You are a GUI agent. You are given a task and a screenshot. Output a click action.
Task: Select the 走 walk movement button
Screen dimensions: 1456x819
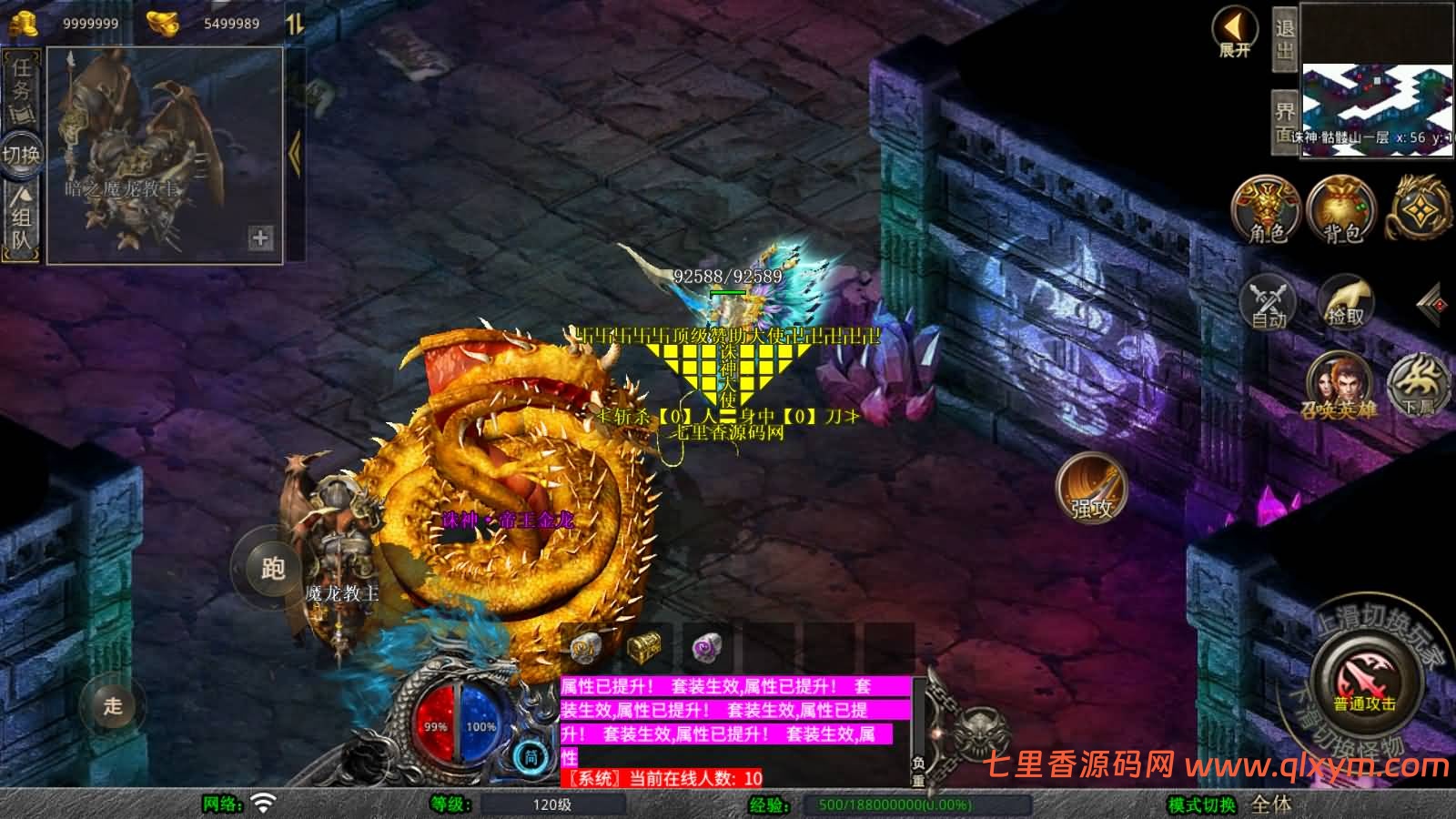(112, 705)
